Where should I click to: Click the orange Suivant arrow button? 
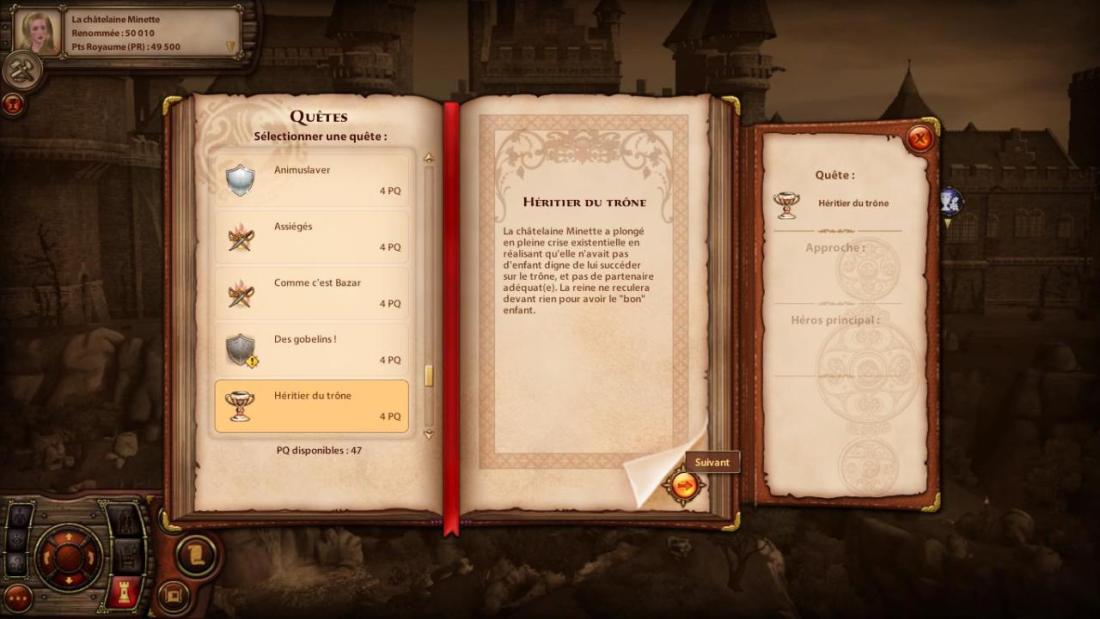pos(685,486)
